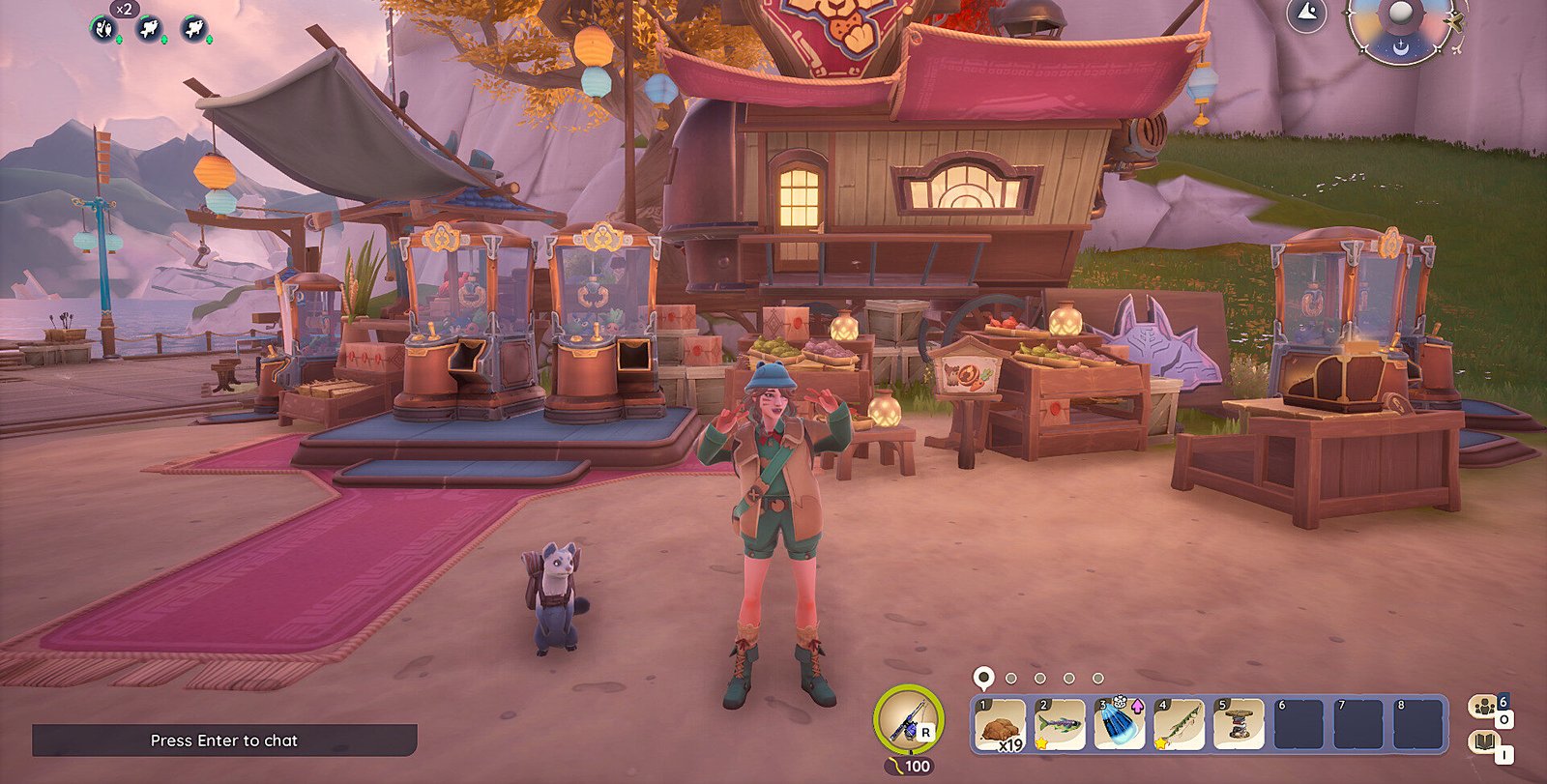Open the social players panel icon
1547x784 pixels.
click(x=1483, y=706)
